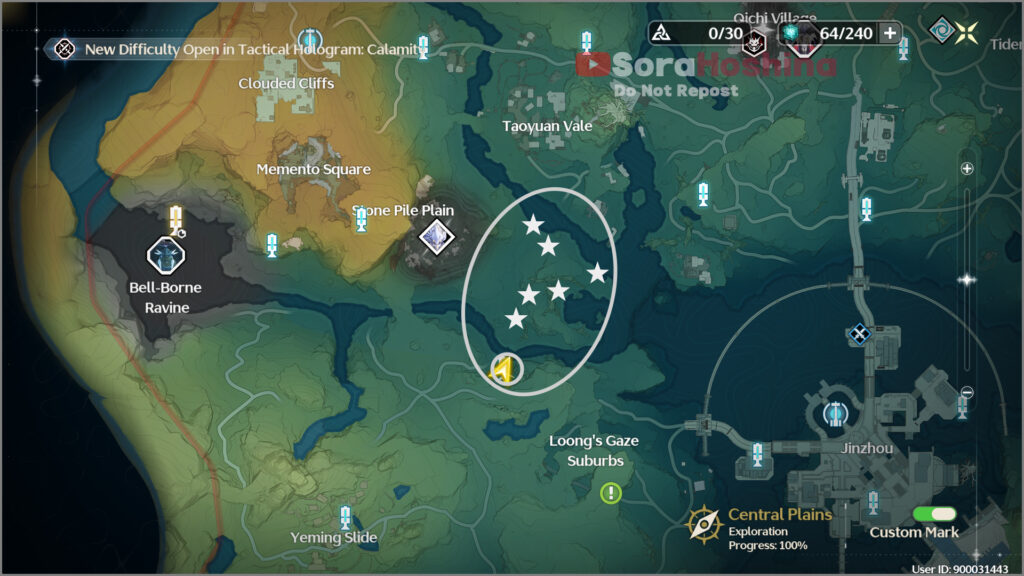Select the diamond marker at Stone Pile Plain
The width and height of the screenshot is (1024, 576).
coord(435,237)
